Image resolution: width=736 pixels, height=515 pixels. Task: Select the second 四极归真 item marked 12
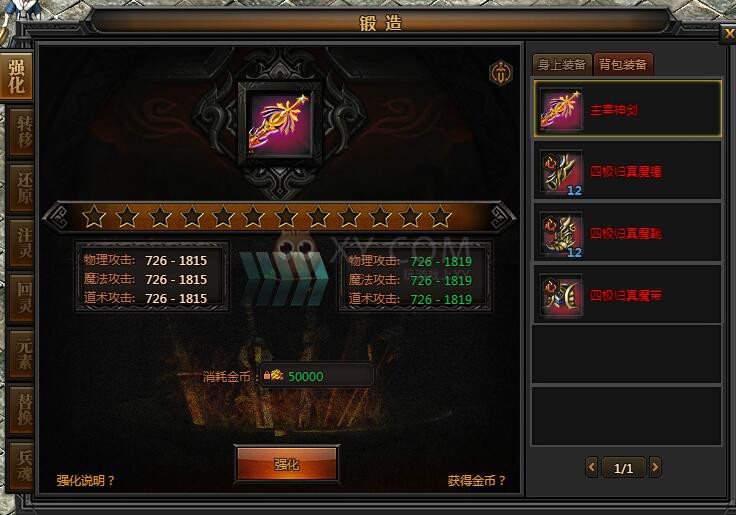pos(627,233)
